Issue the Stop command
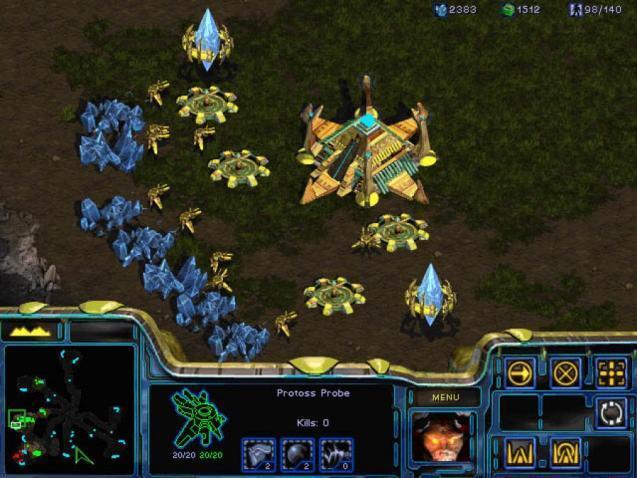637x478 pixels. (x=566, y=373)
